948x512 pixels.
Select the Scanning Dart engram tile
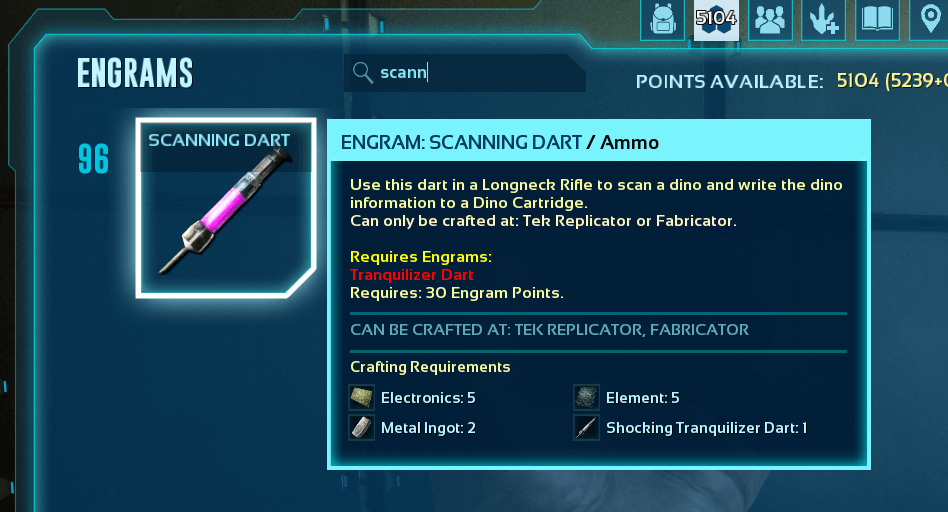(218, 208)
